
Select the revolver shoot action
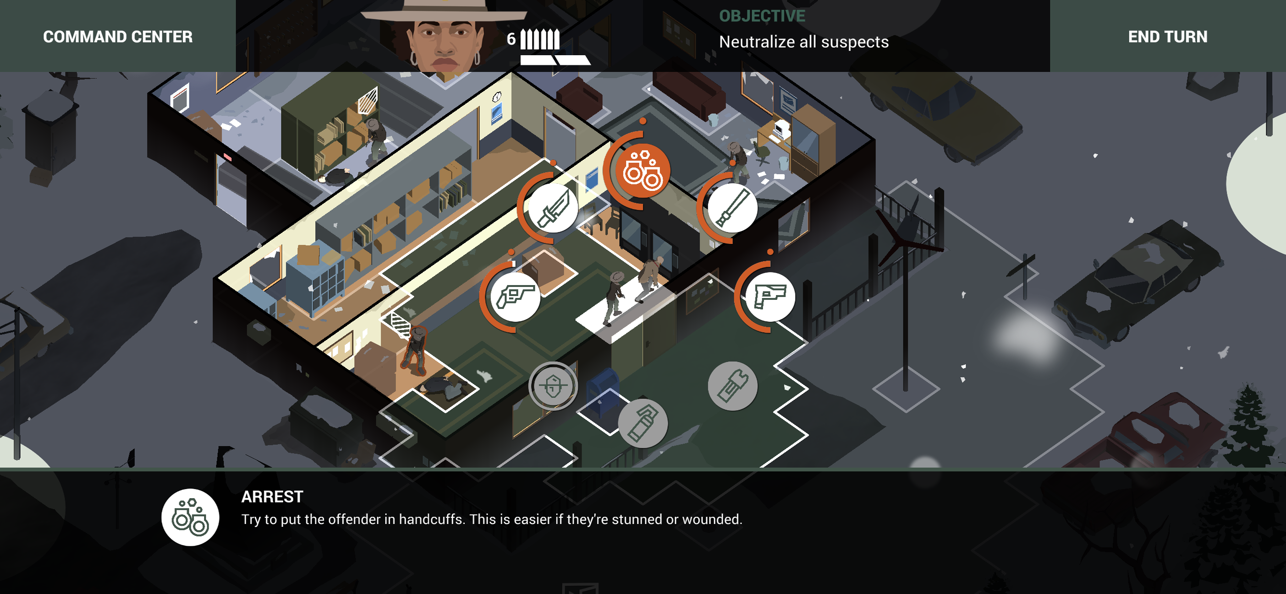coord(516,296)
